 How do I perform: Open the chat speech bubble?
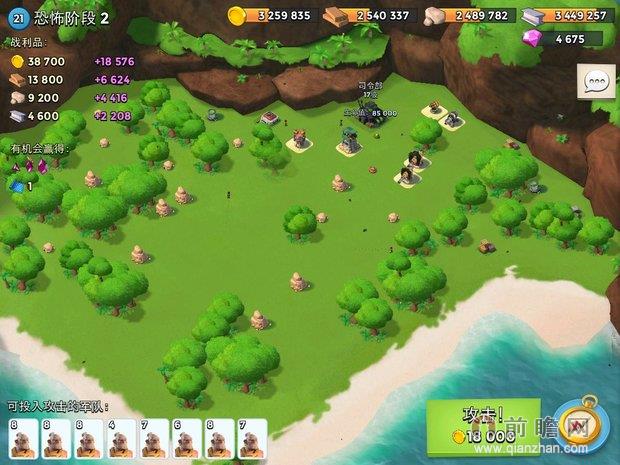597,80
